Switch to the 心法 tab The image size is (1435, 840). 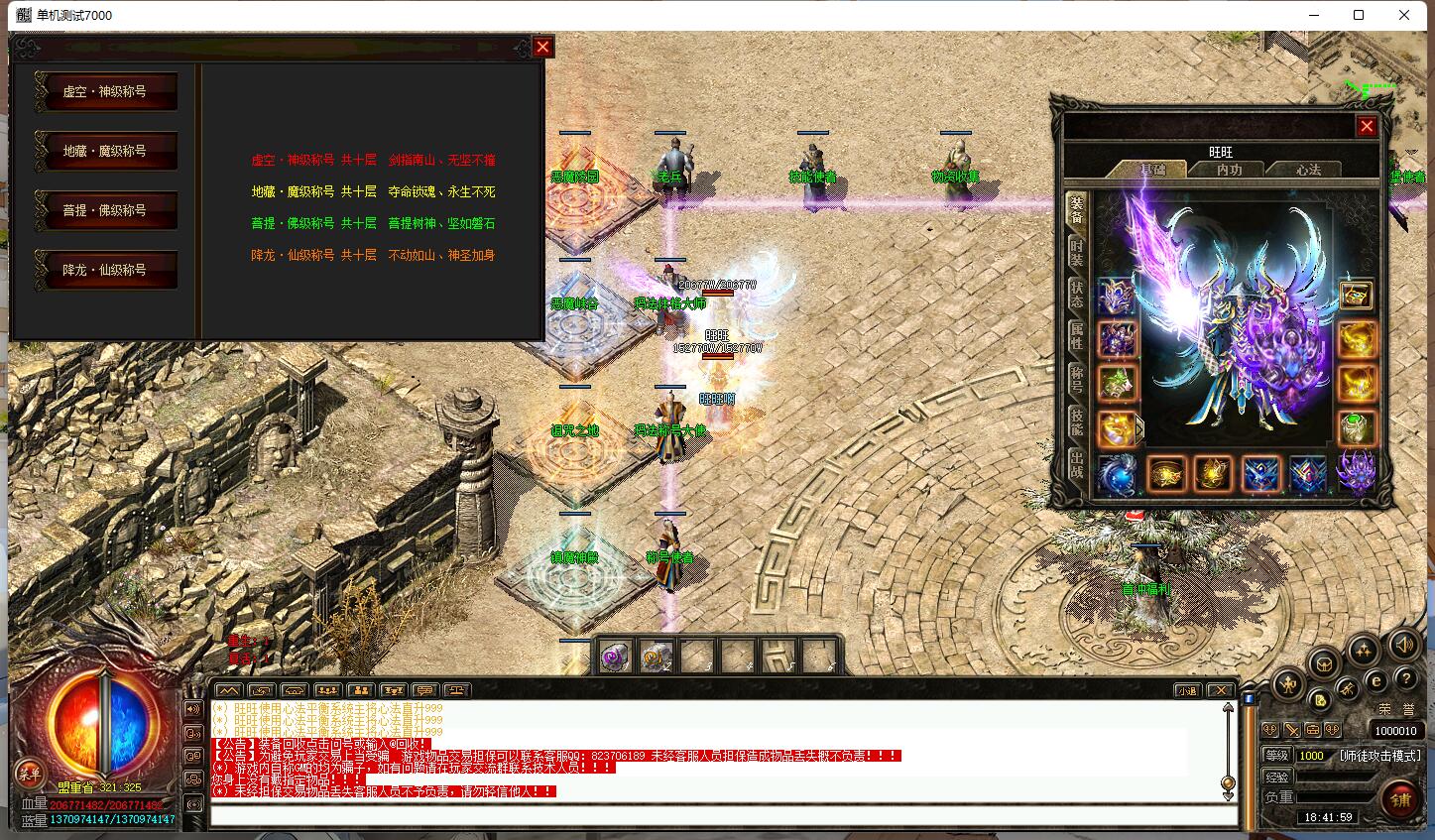click(x=1308, y=170)
